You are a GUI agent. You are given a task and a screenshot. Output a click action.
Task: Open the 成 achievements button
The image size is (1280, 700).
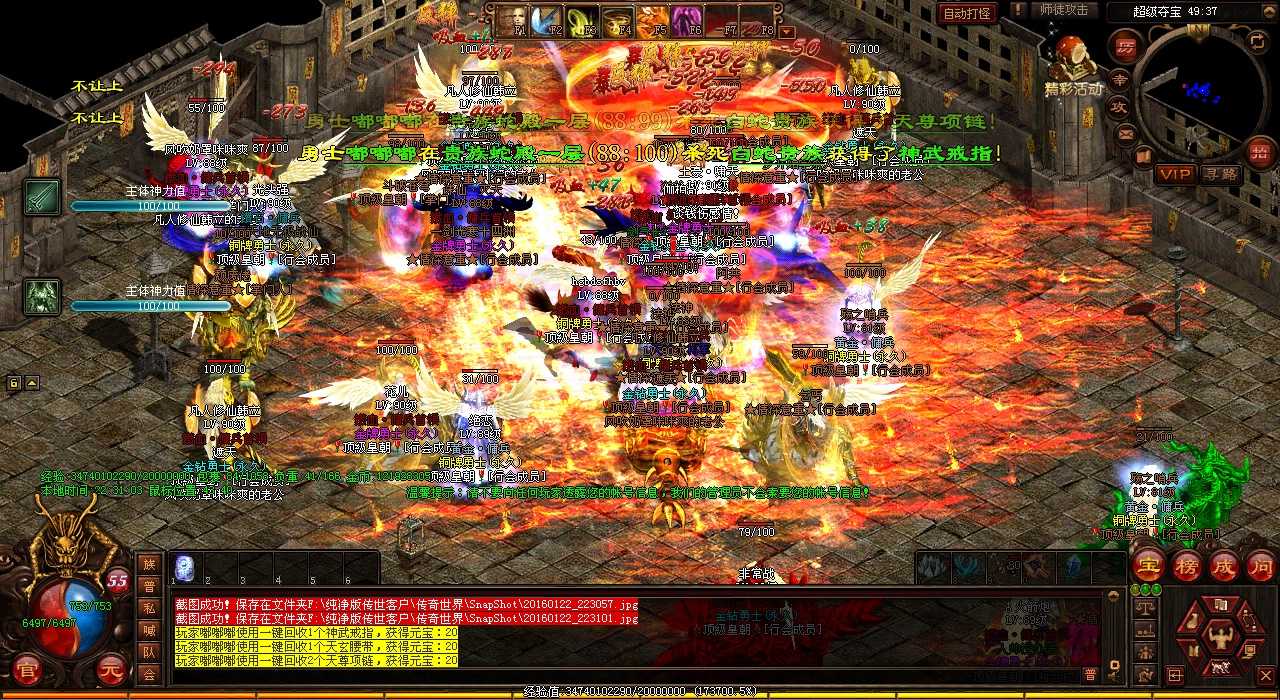(x=1224, y=564)
